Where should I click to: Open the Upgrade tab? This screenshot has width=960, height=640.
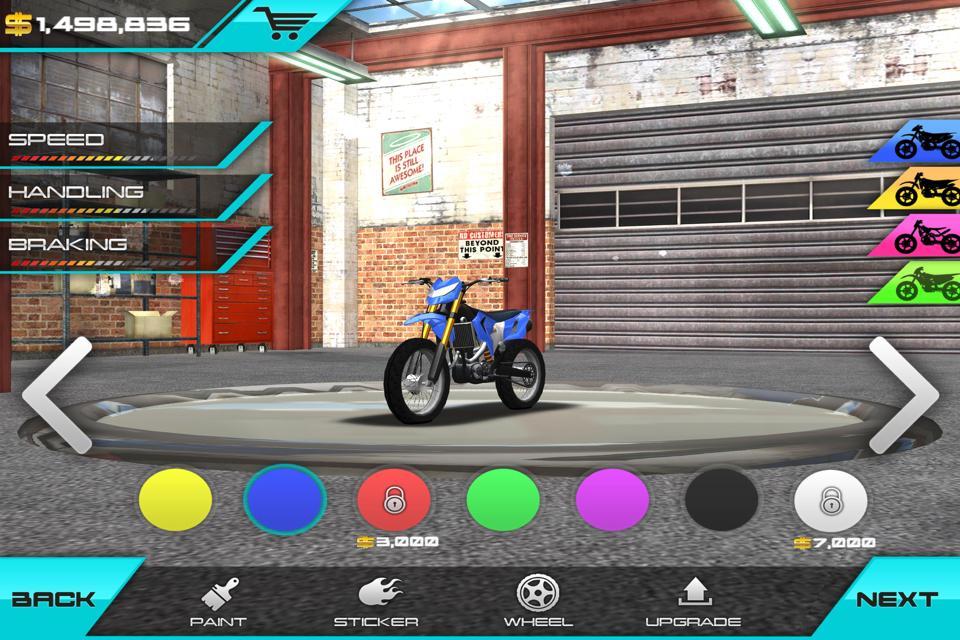click(693, 603)
